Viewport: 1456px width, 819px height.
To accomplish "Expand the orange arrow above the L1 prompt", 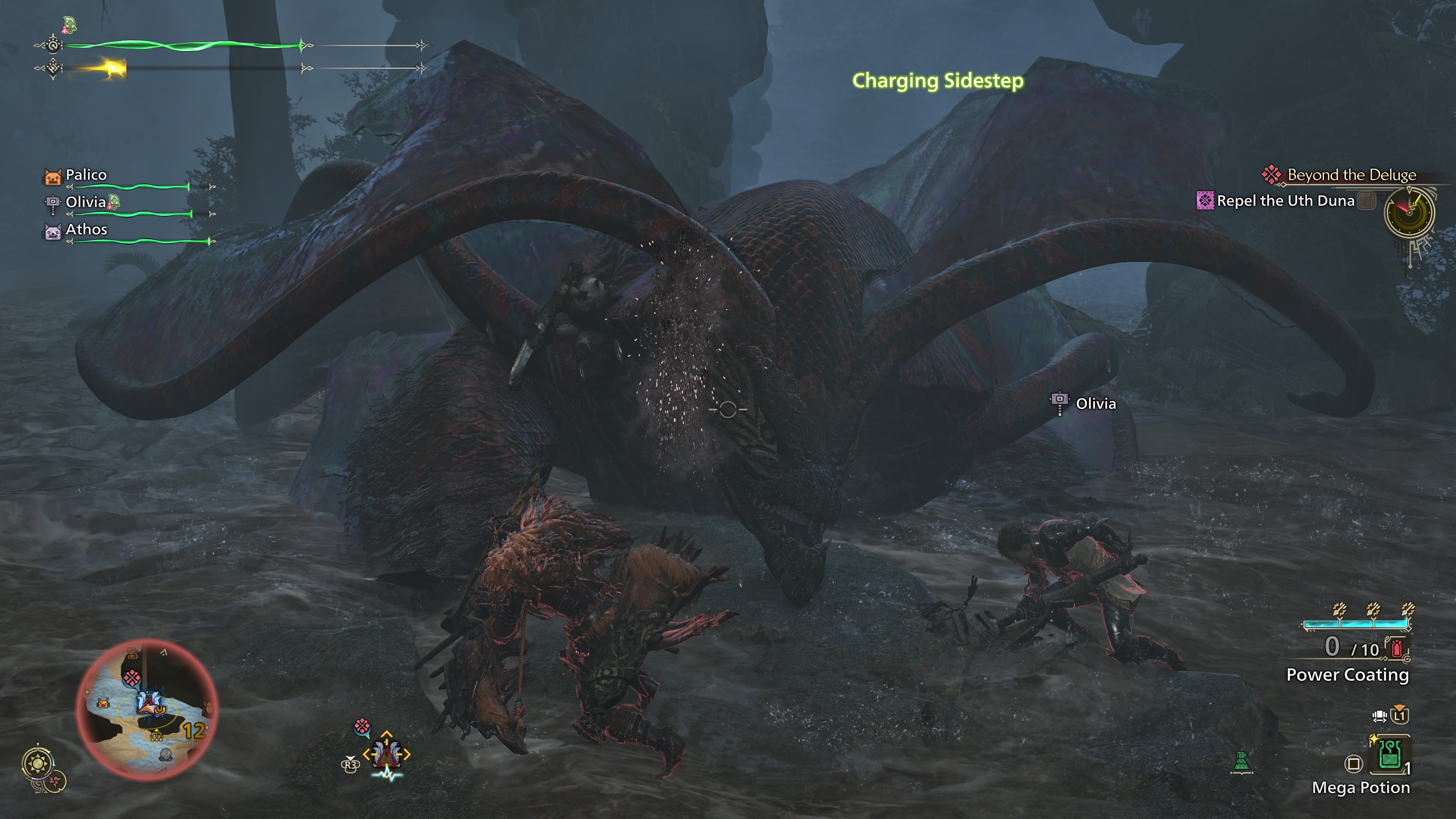I will [x=1400, y=707].
